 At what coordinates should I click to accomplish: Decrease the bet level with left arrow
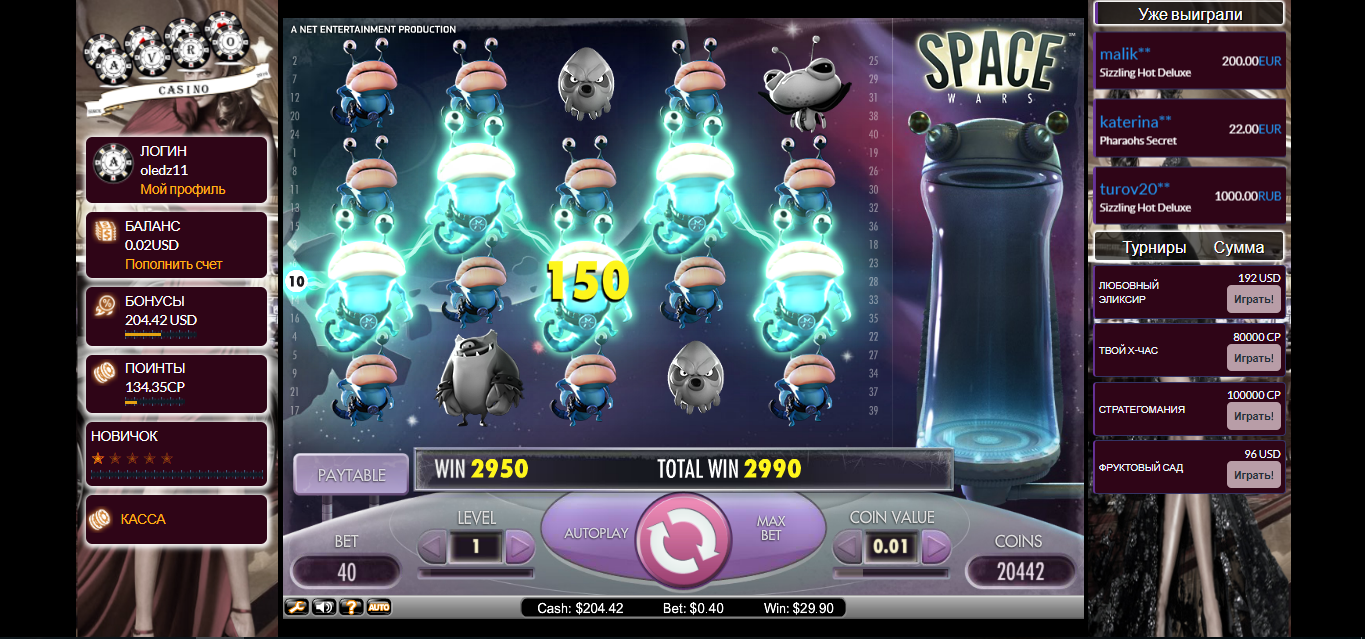click(x=432, y=547)
